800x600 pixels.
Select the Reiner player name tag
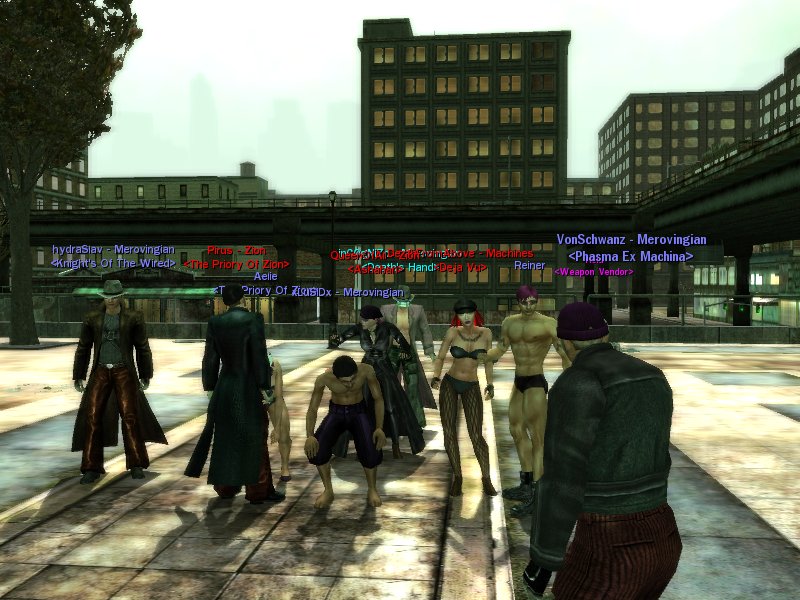(x=529, y=265)
